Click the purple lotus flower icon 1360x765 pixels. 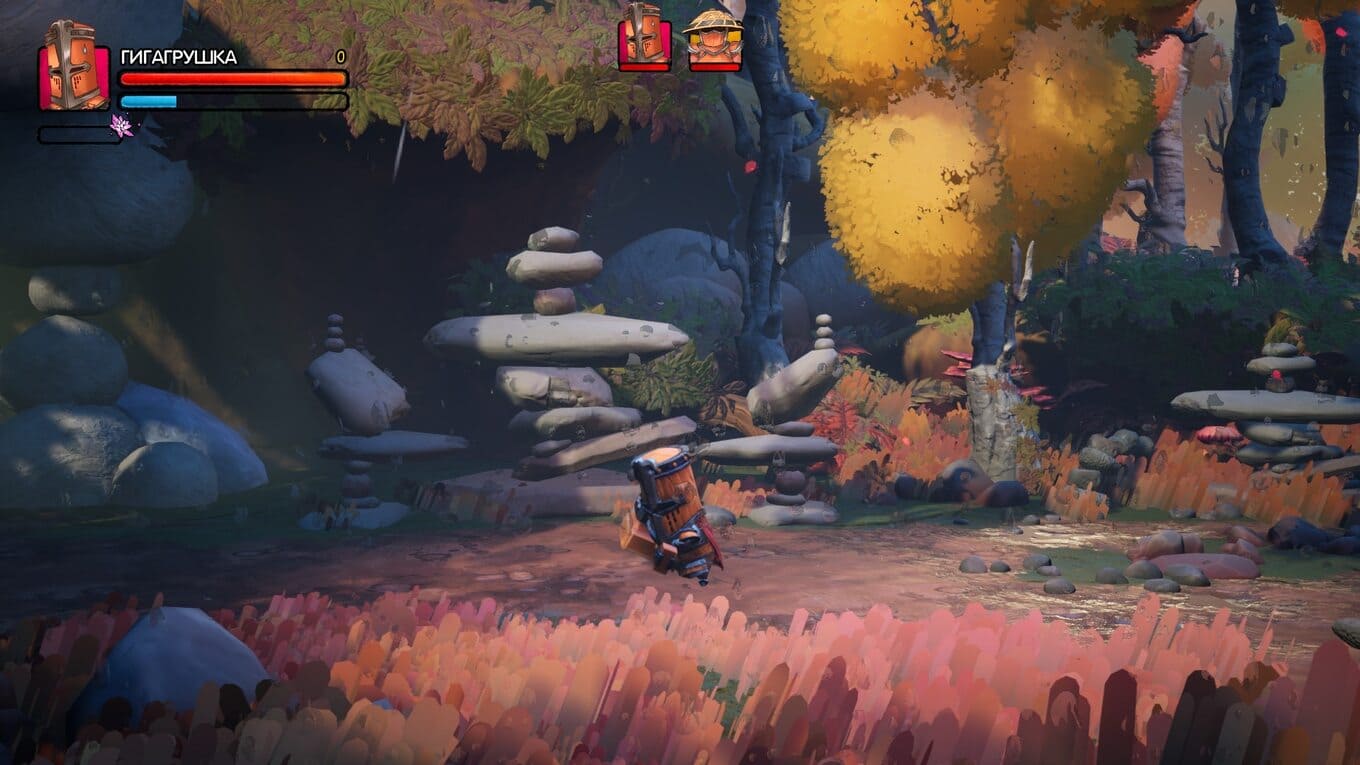click(122, 126)
